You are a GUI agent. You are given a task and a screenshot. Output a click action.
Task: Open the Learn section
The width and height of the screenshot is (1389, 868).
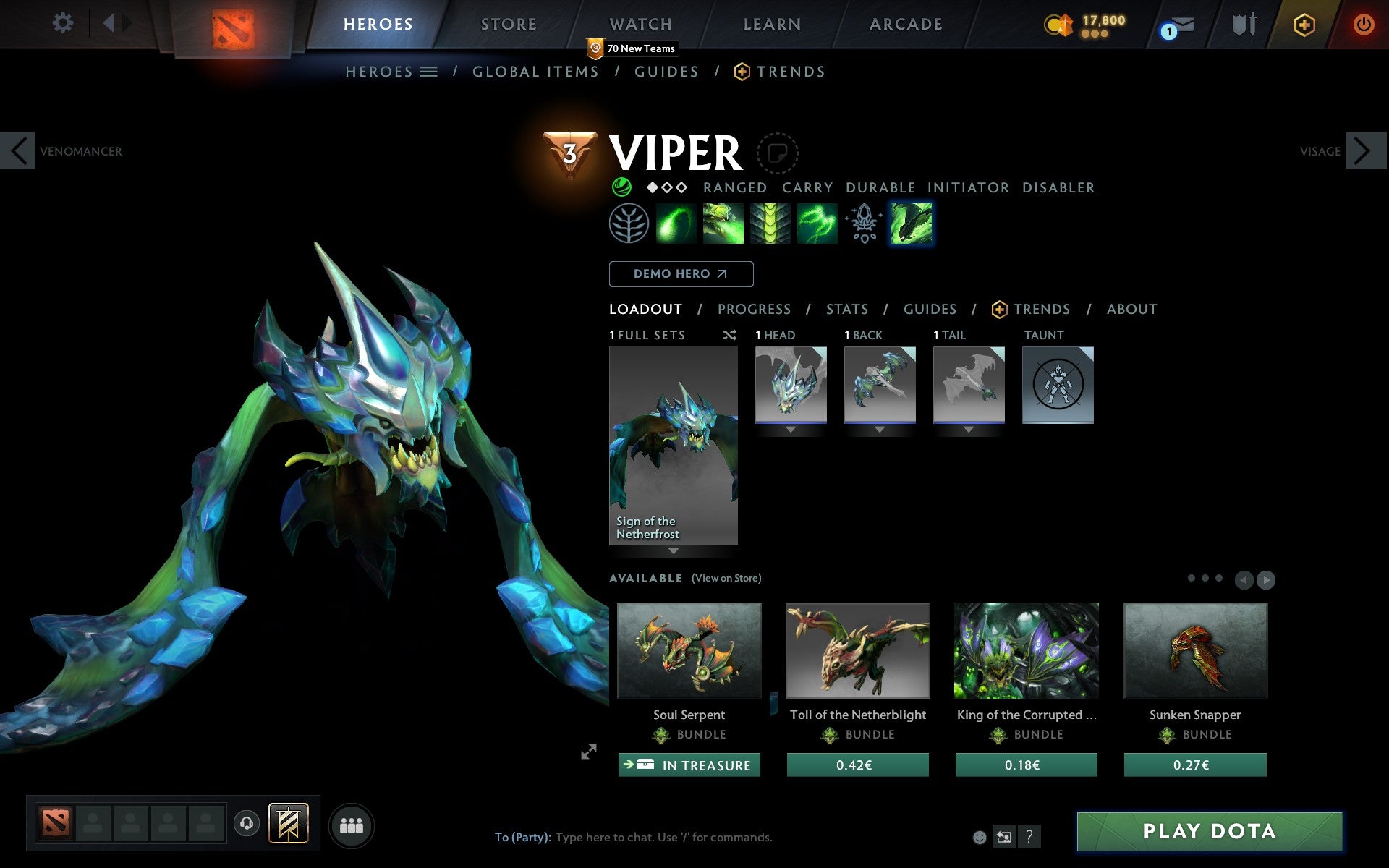pyautogui.click(x=772, y=25)
